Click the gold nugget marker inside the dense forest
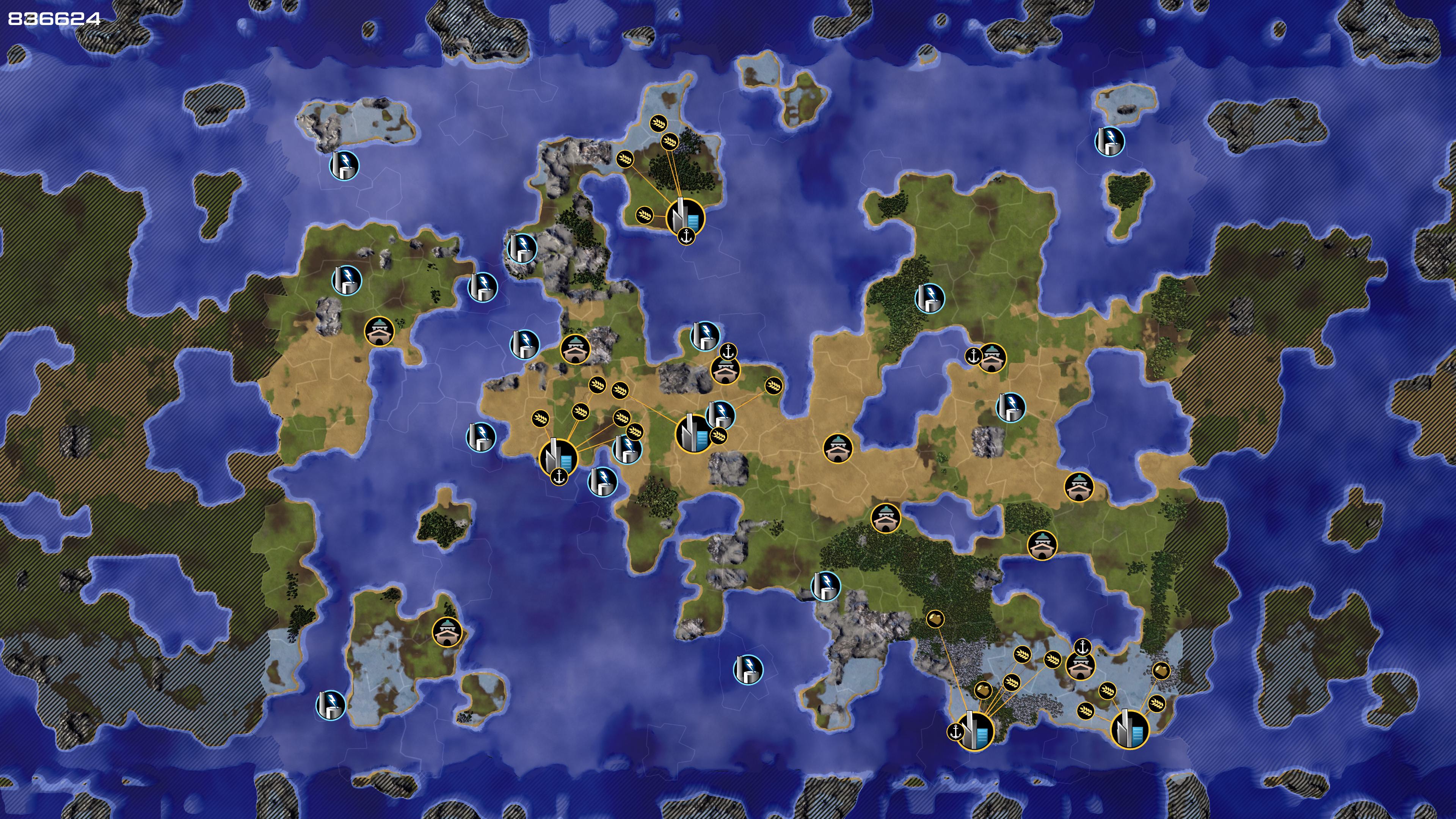 click(x=935, y=619)
